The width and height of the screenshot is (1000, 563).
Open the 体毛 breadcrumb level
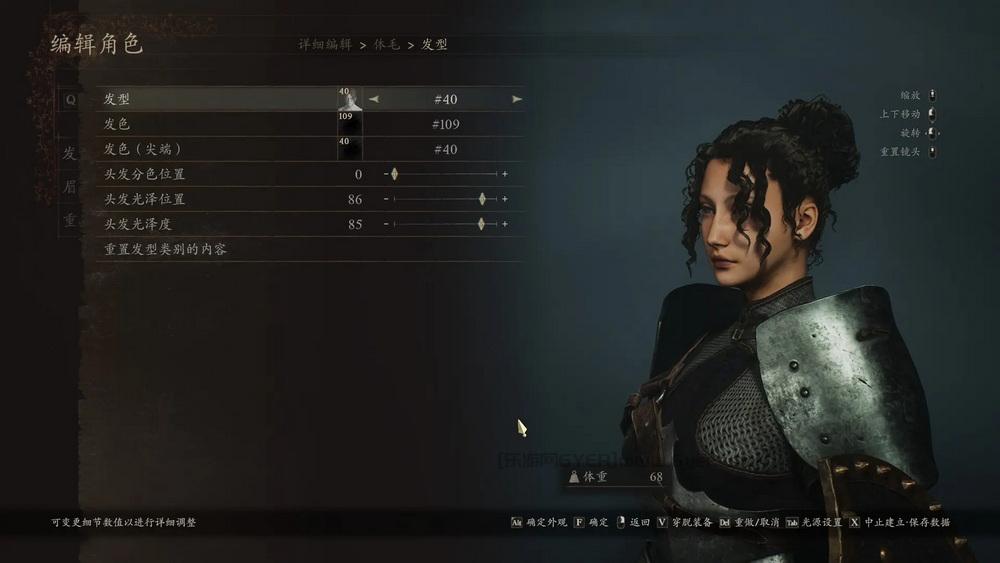(387, 45)
